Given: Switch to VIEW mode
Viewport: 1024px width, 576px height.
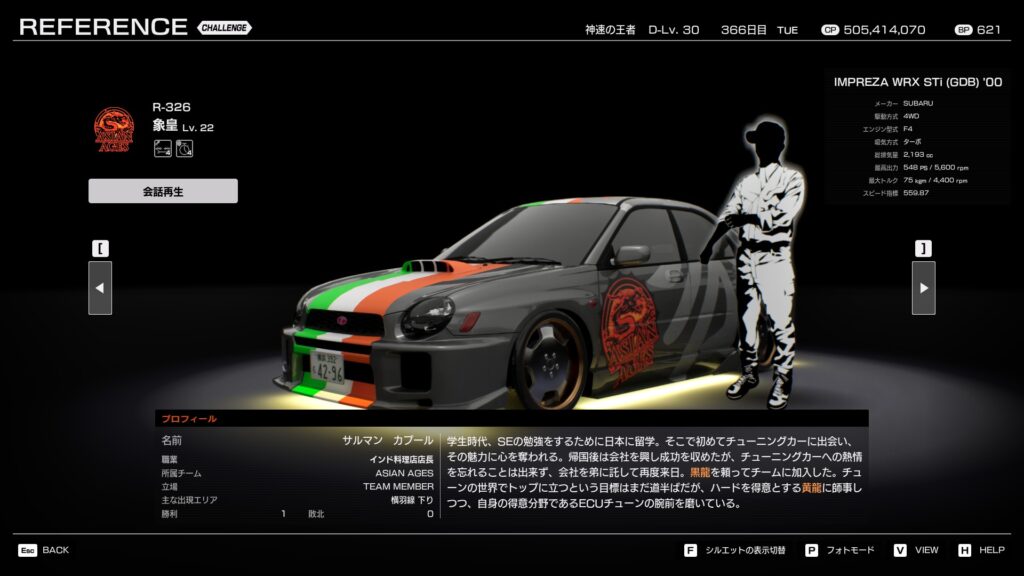Looking at the screenshot, I should pos(917,550).
